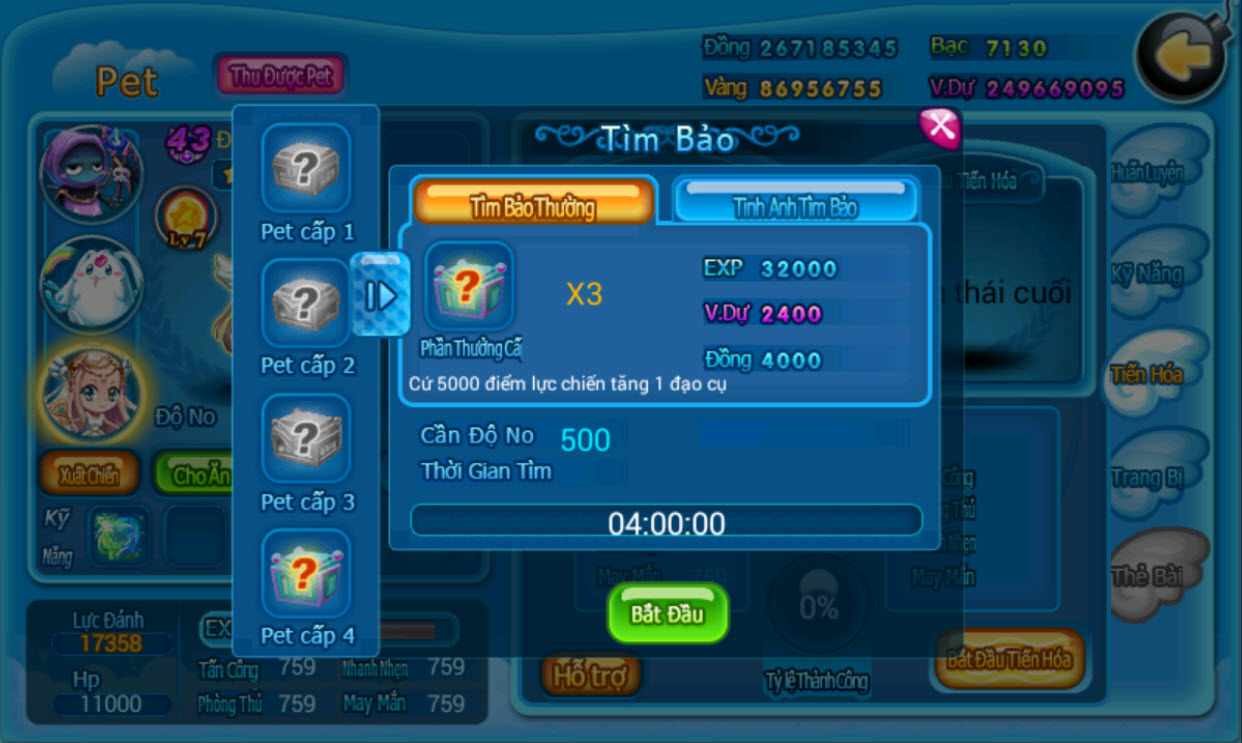
Task: Open the Tinh Anh Tìm Bảo tab
Action: 796,203
